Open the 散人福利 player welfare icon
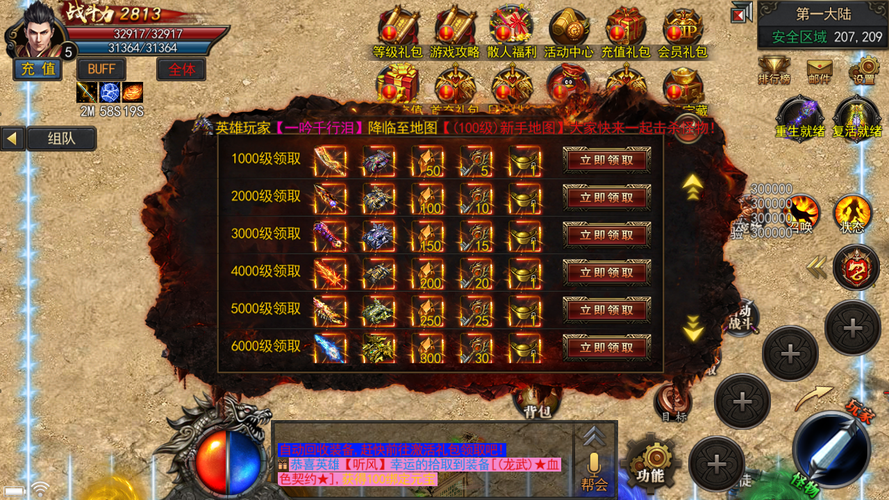This screenshot has width=889, height=500. pyautogui.click(x=512, y=31)
